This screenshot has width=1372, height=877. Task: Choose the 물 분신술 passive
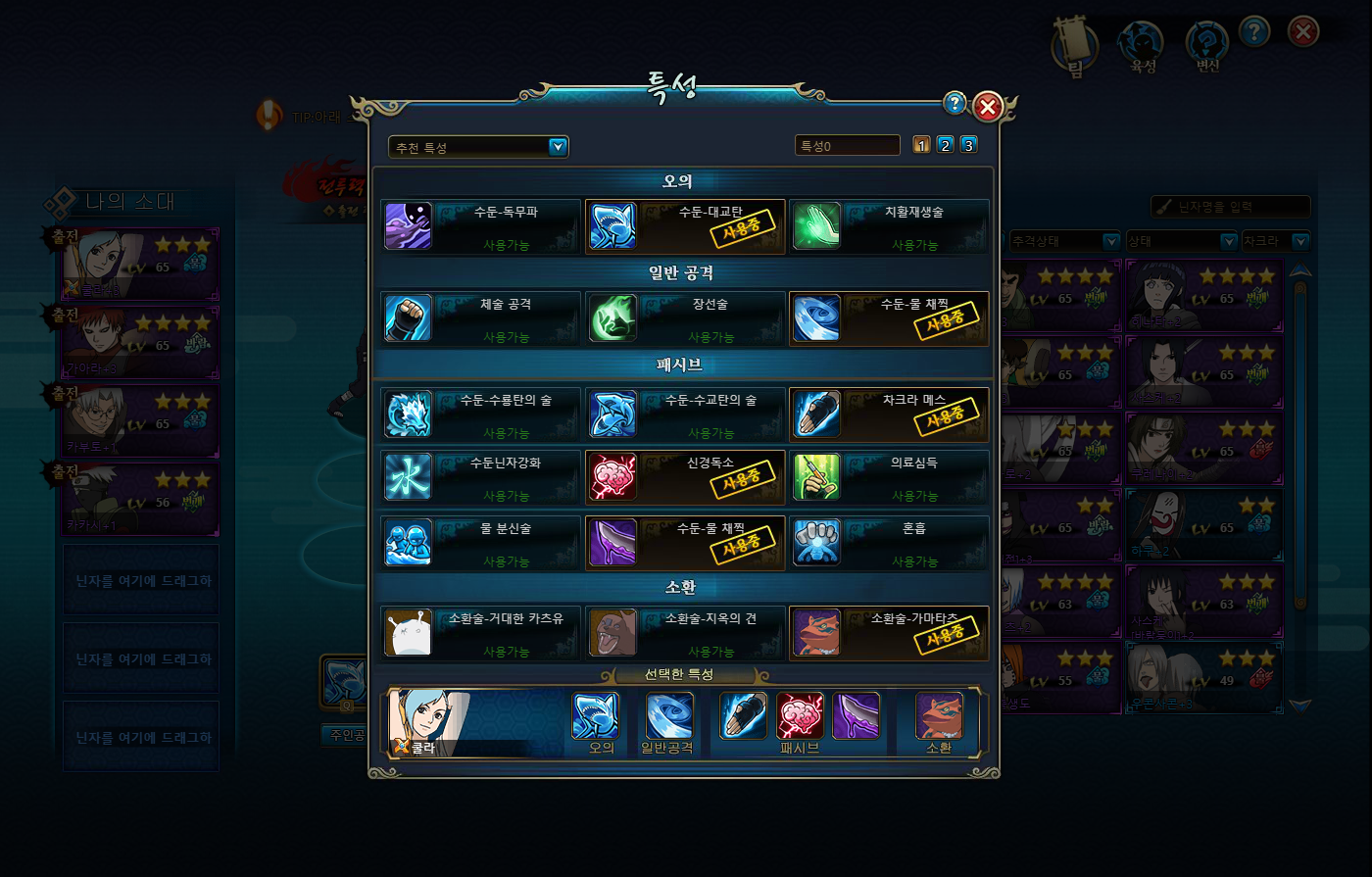tap(480, 543)
